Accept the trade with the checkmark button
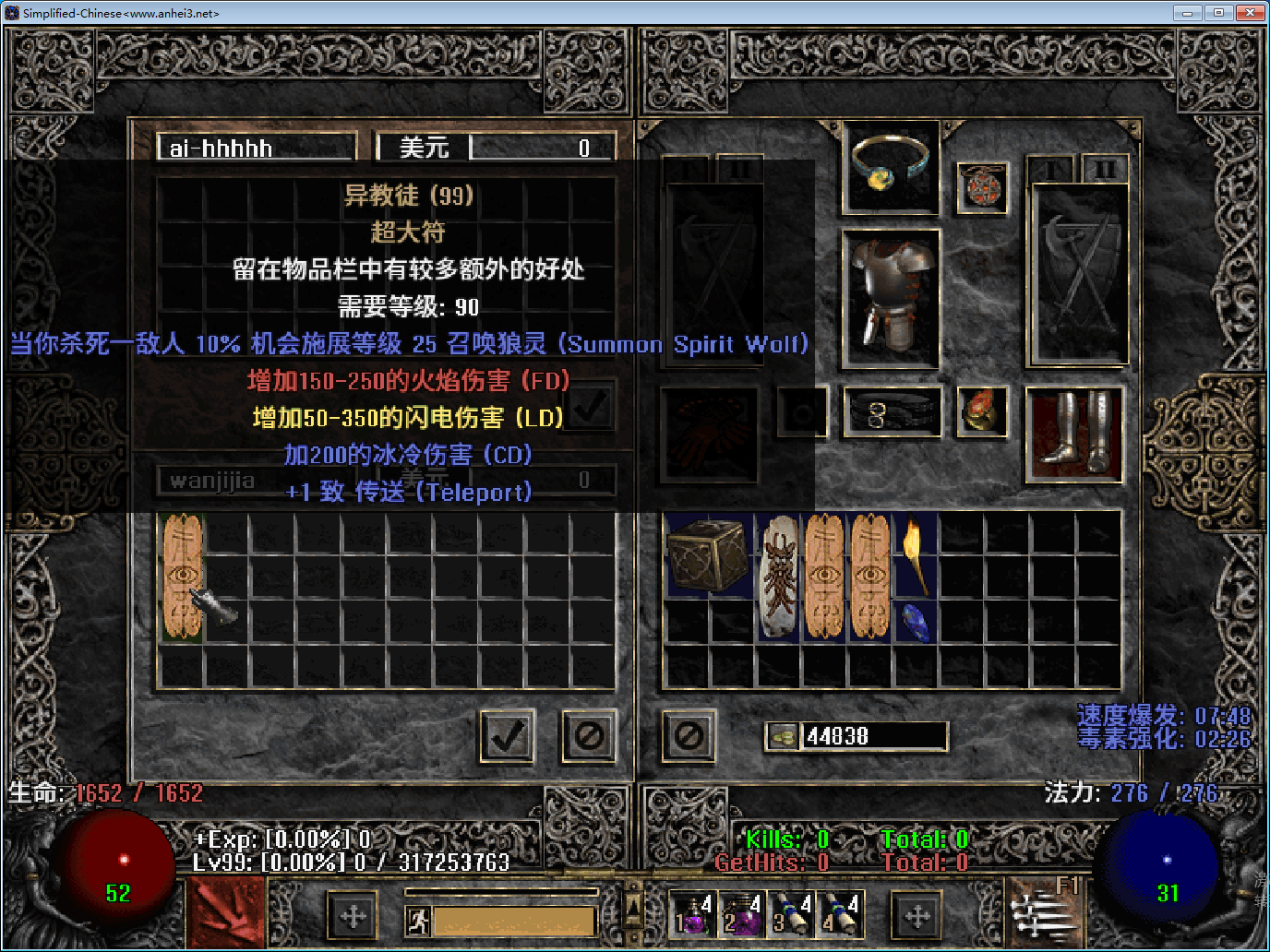The height and width of the screenshot is (952, 1270). tap(507, 736)
